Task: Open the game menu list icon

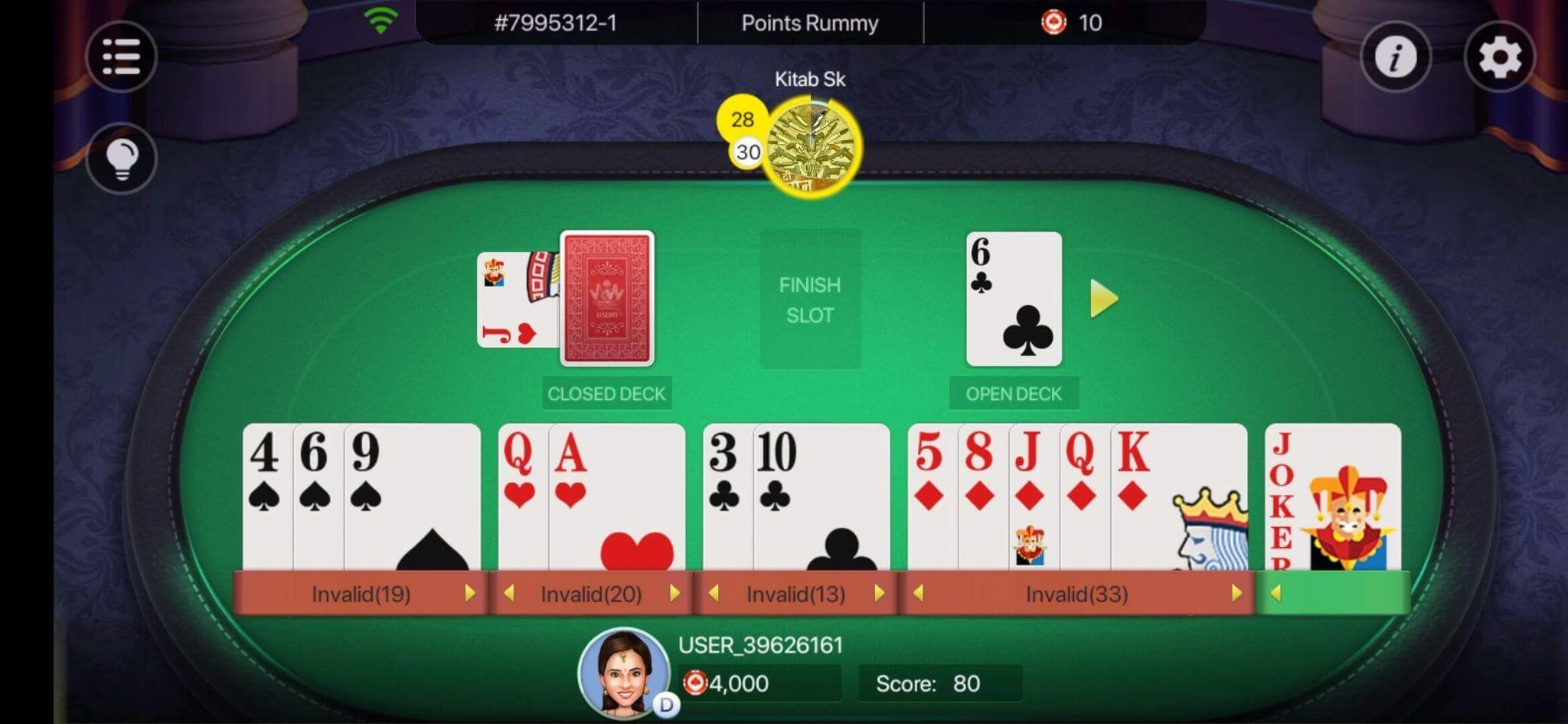Action: [x=122, y=57]
